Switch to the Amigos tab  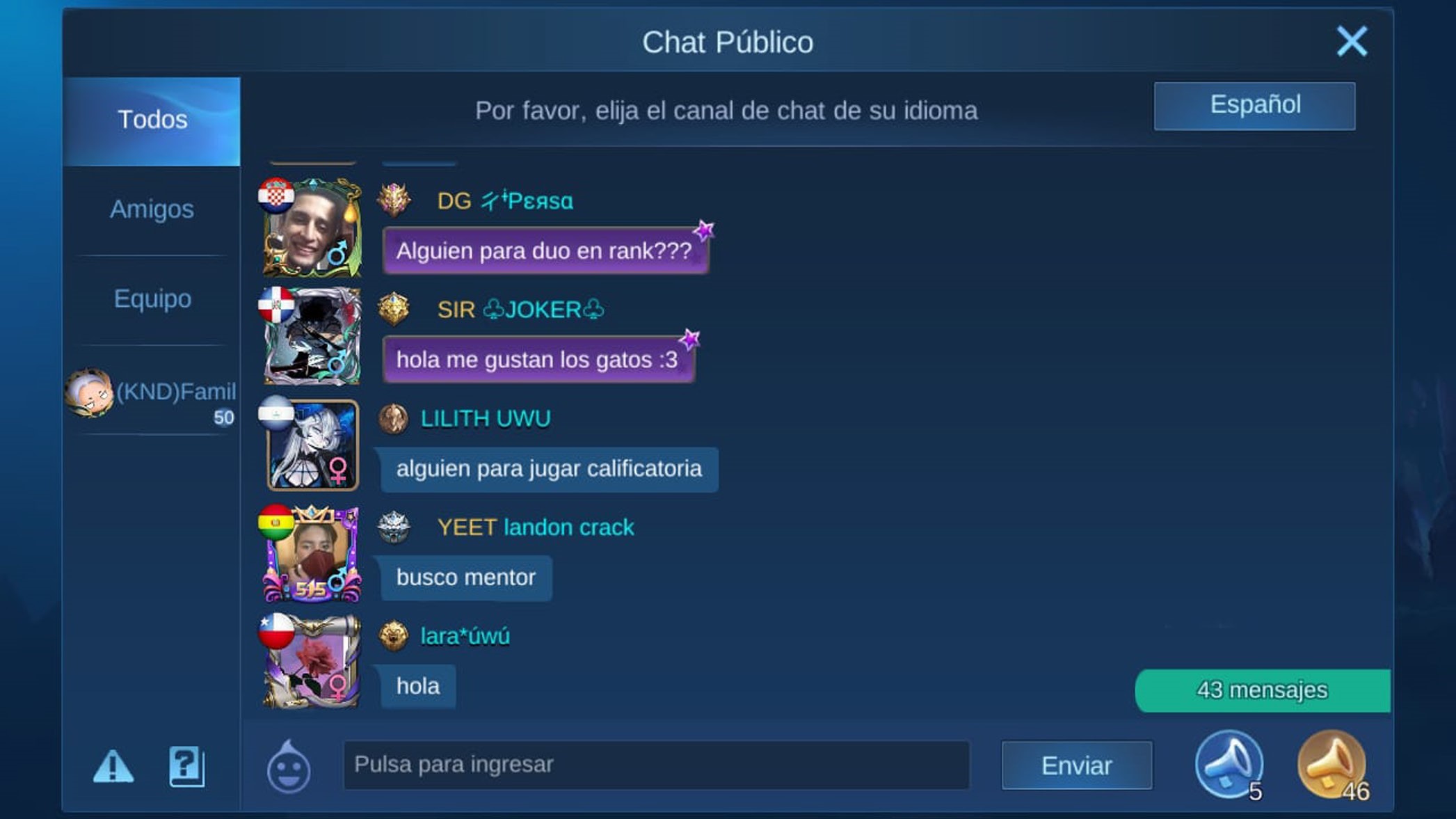point(153,209)
